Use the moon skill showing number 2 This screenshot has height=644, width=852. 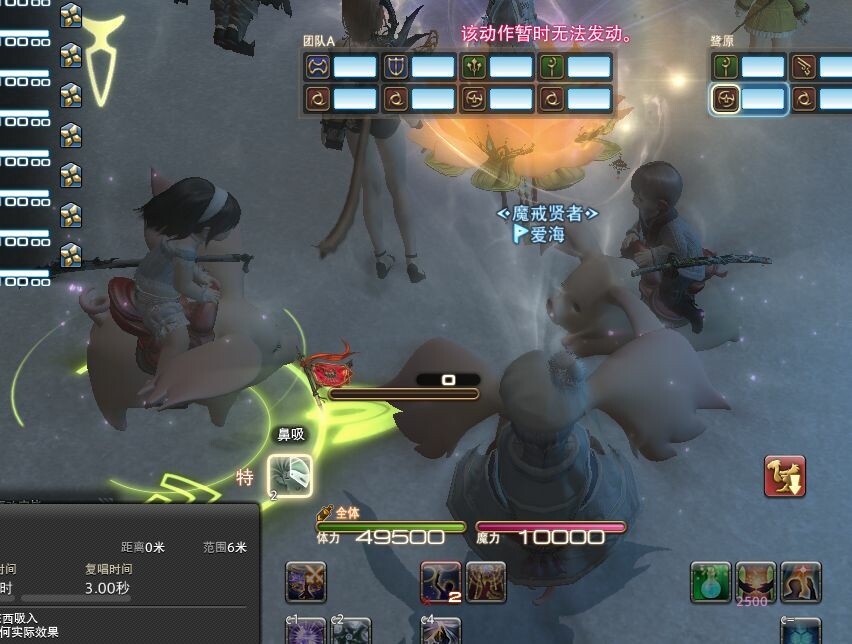pyautogui.click(x=440, y=581)
